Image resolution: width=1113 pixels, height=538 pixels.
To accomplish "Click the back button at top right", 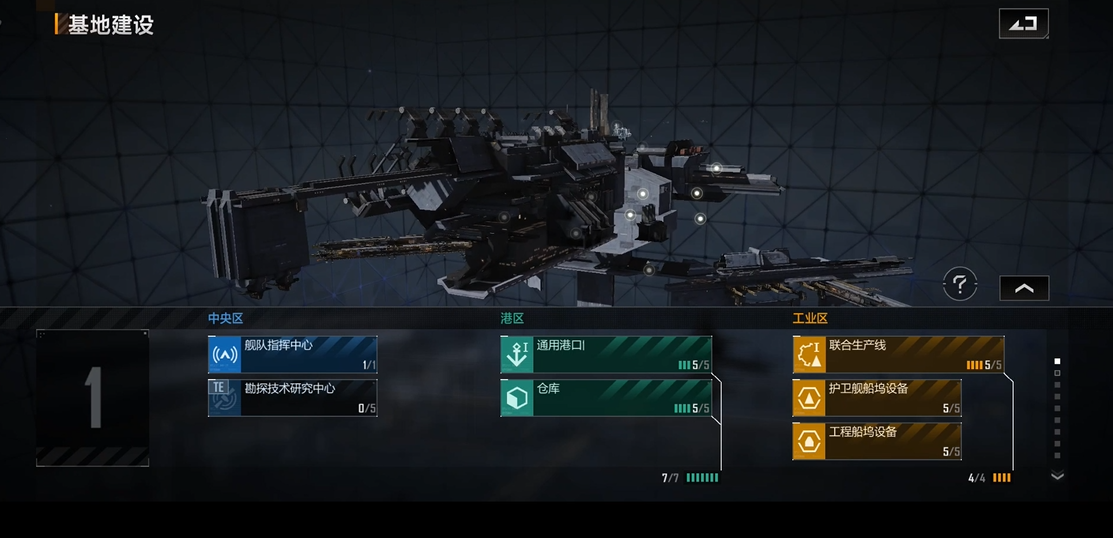I will point(1023,23).
